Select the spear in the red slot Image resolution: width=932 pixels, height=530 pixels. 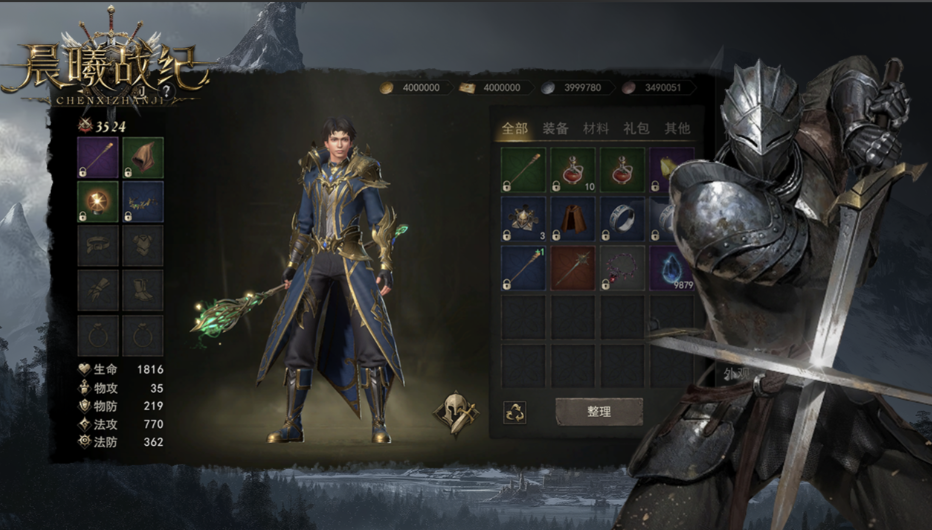(x=573, y=268)
